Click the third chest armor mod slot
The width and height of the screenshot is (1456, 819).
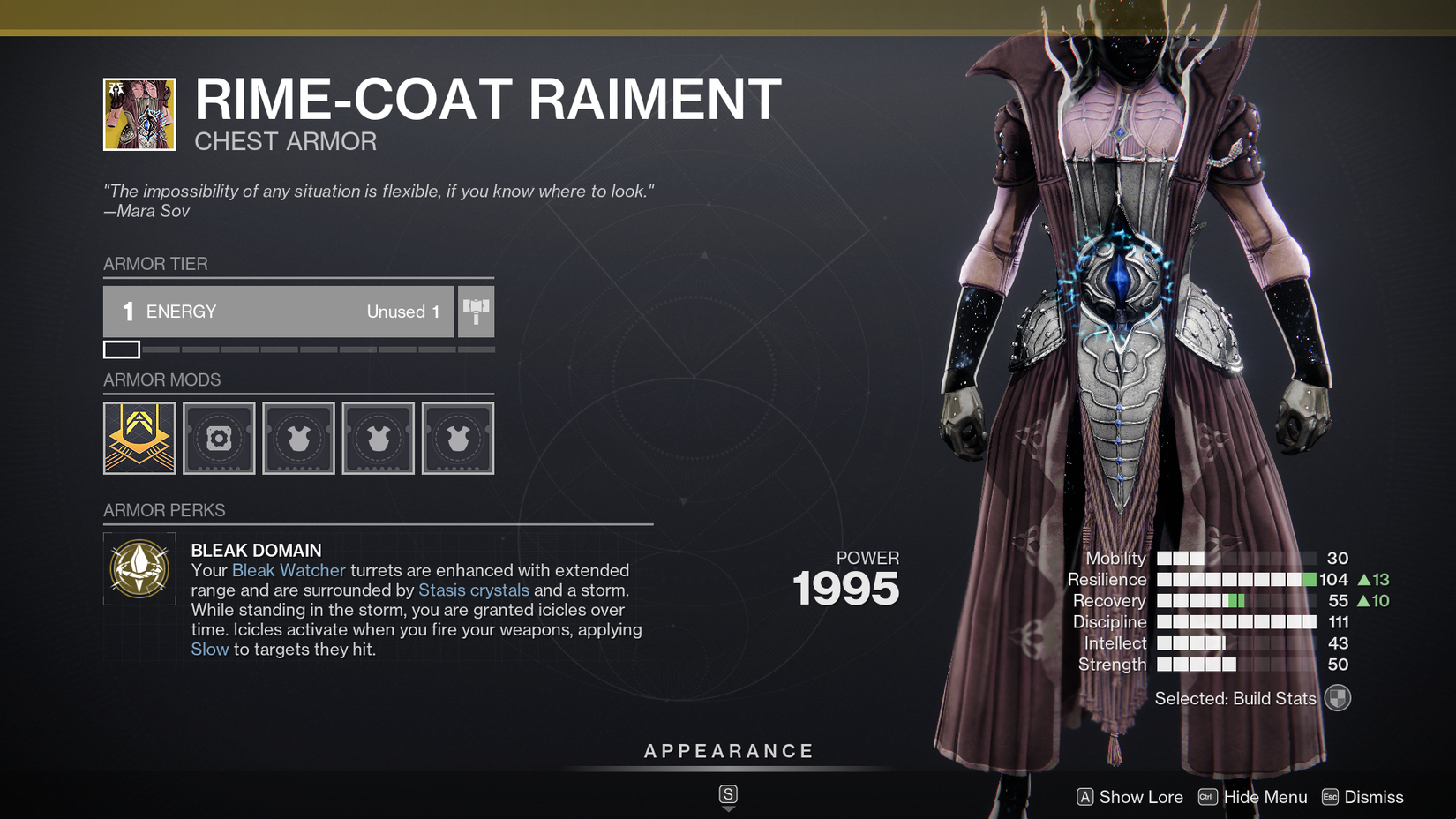click(x=457, y=438)
